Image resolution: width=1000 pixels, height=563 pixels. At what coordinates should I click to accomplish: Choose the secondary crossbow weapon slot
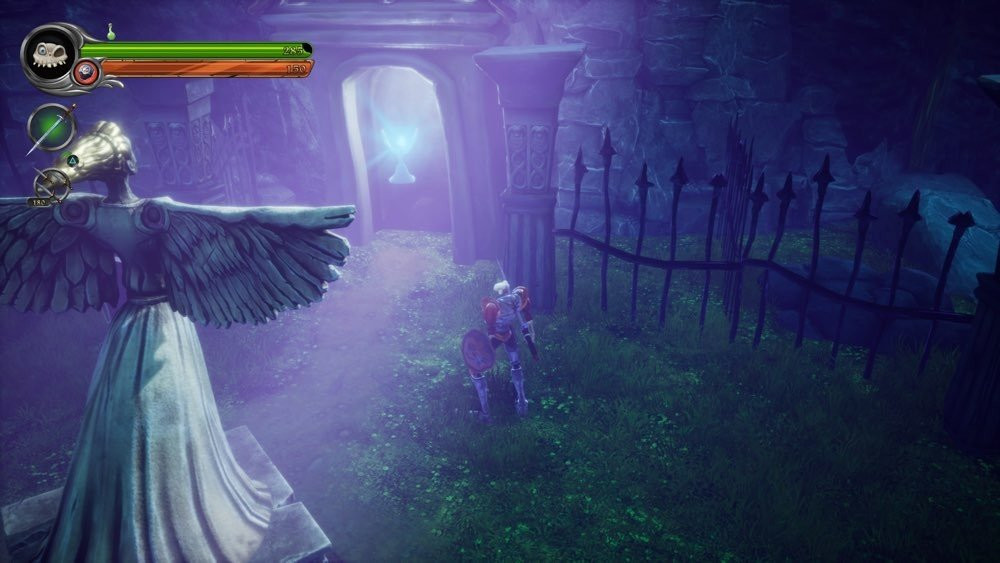(x=50, y=185)
